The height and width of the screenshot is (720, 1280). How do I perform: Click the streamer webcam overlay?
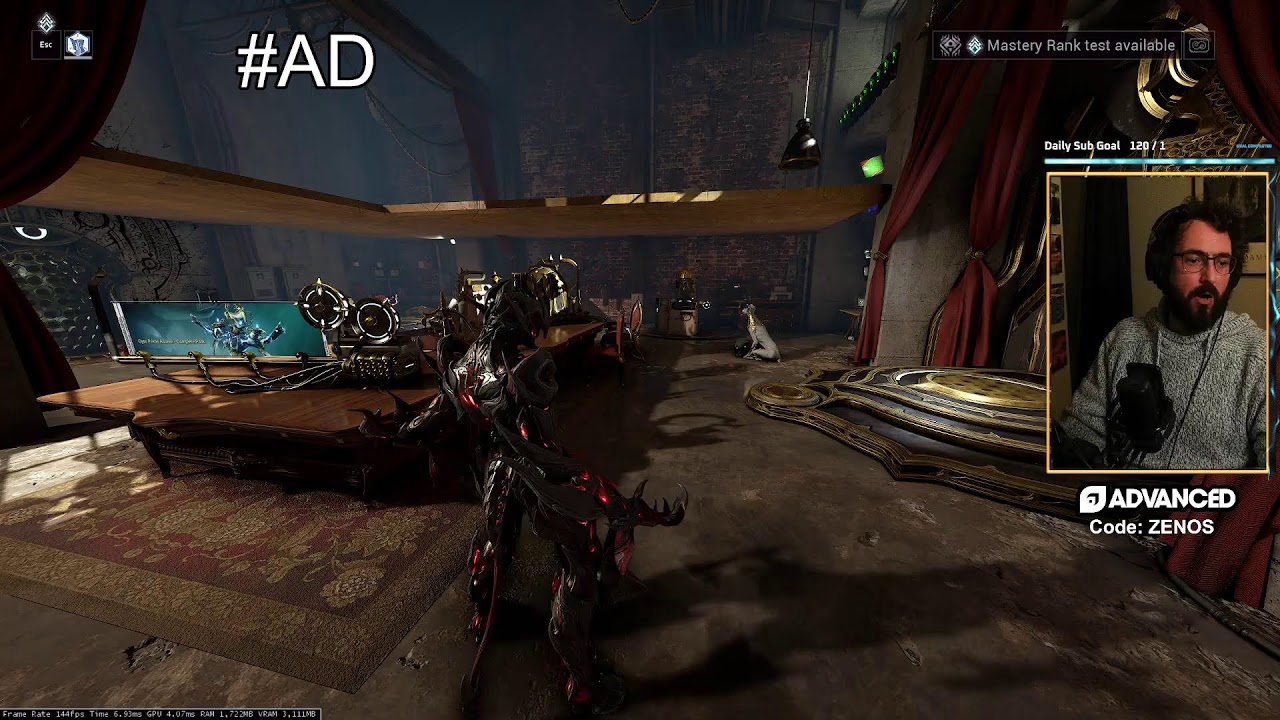(1157, 322)
